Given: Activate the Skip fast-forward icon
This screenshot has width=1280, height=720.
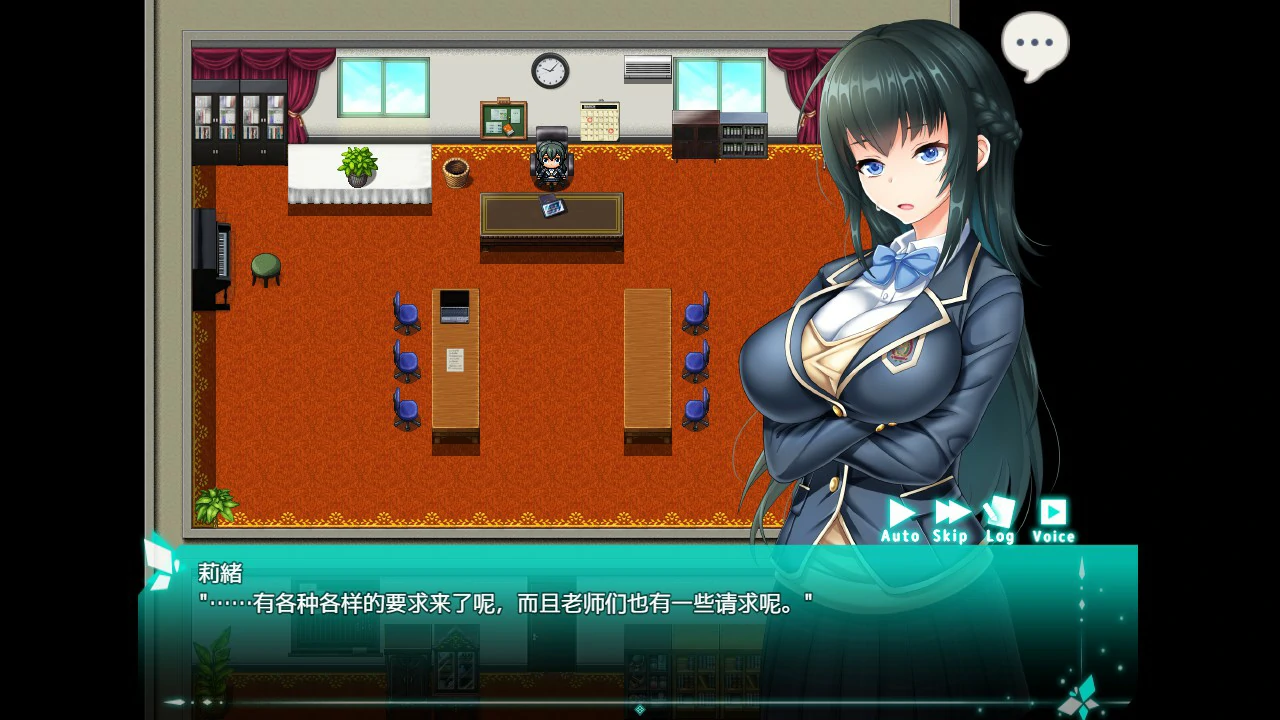Looking at the screenshot, I should tap(949, 518).
